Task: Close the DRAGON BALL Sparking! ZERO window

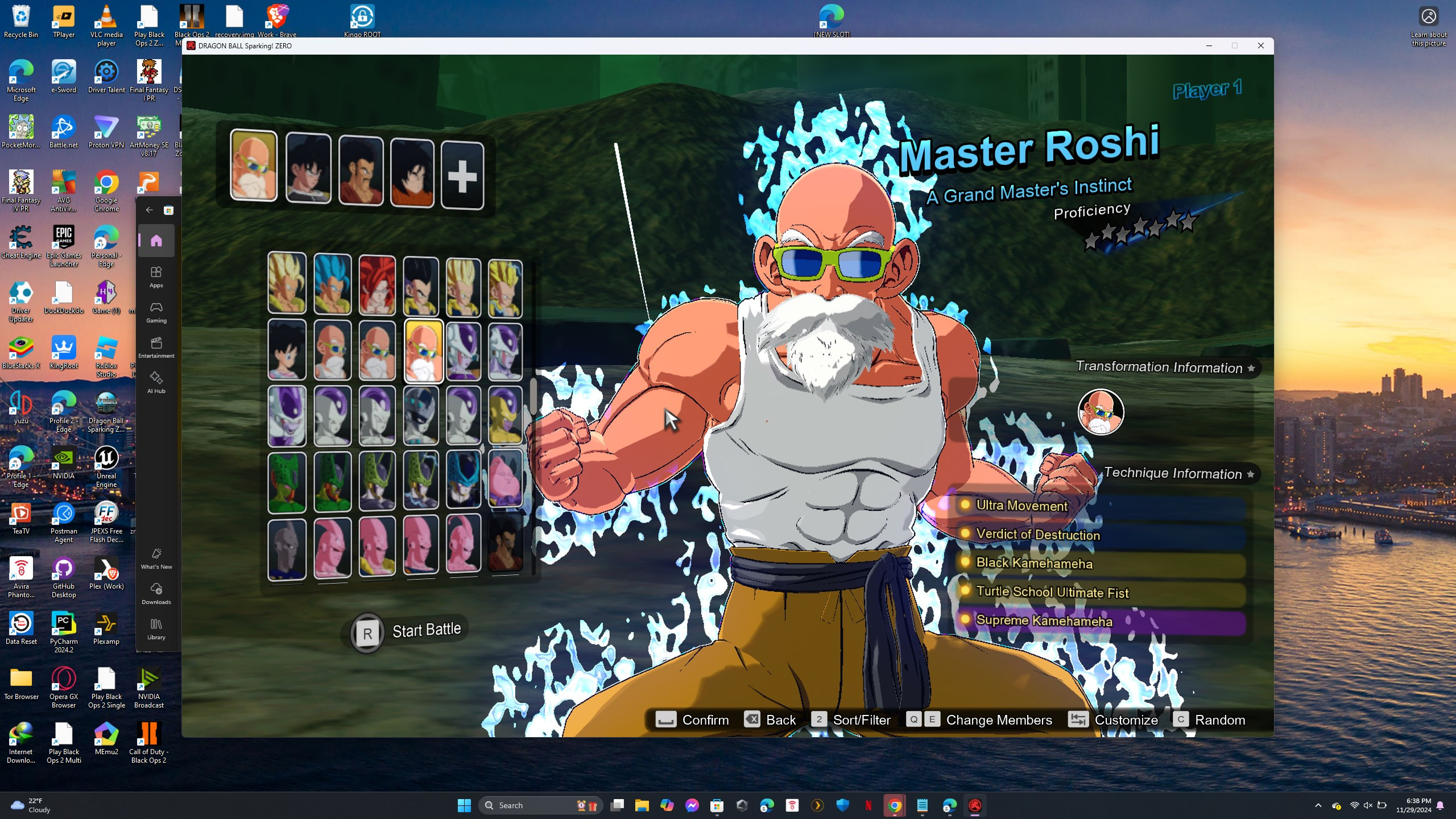Action: 1260,45
